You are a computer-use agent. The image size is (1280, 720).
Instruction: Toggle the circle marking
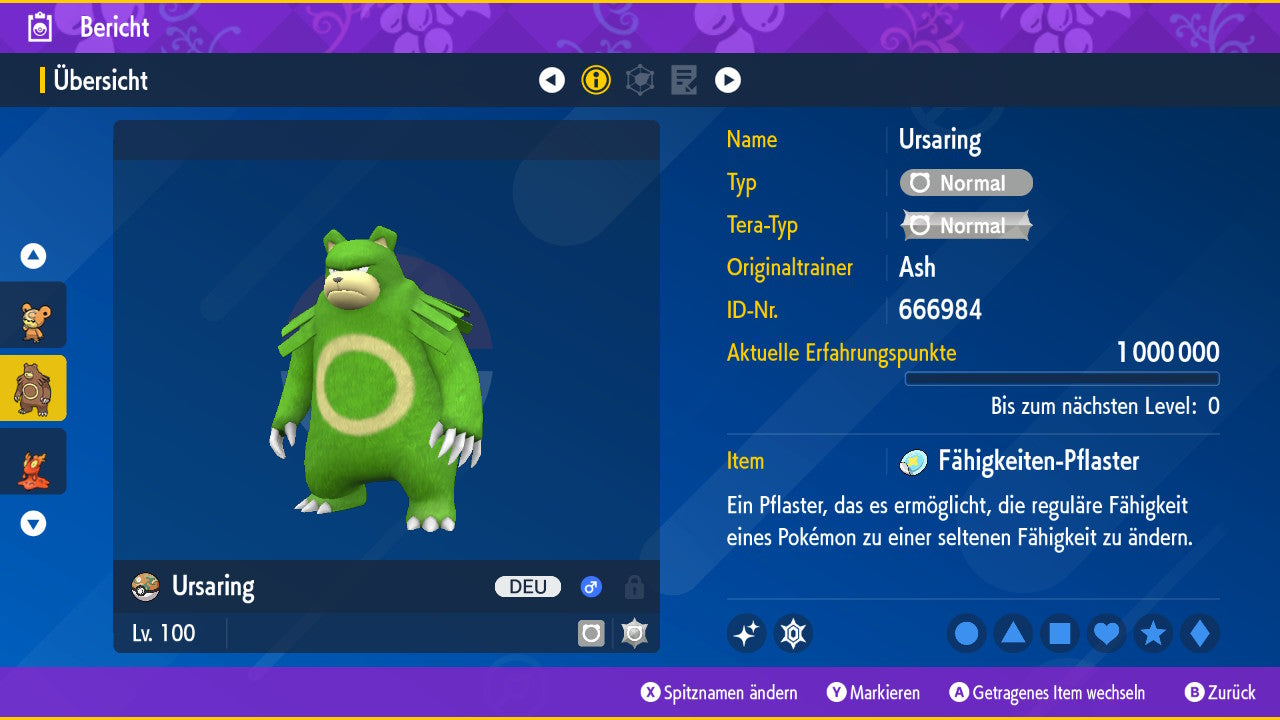(966, 633)
